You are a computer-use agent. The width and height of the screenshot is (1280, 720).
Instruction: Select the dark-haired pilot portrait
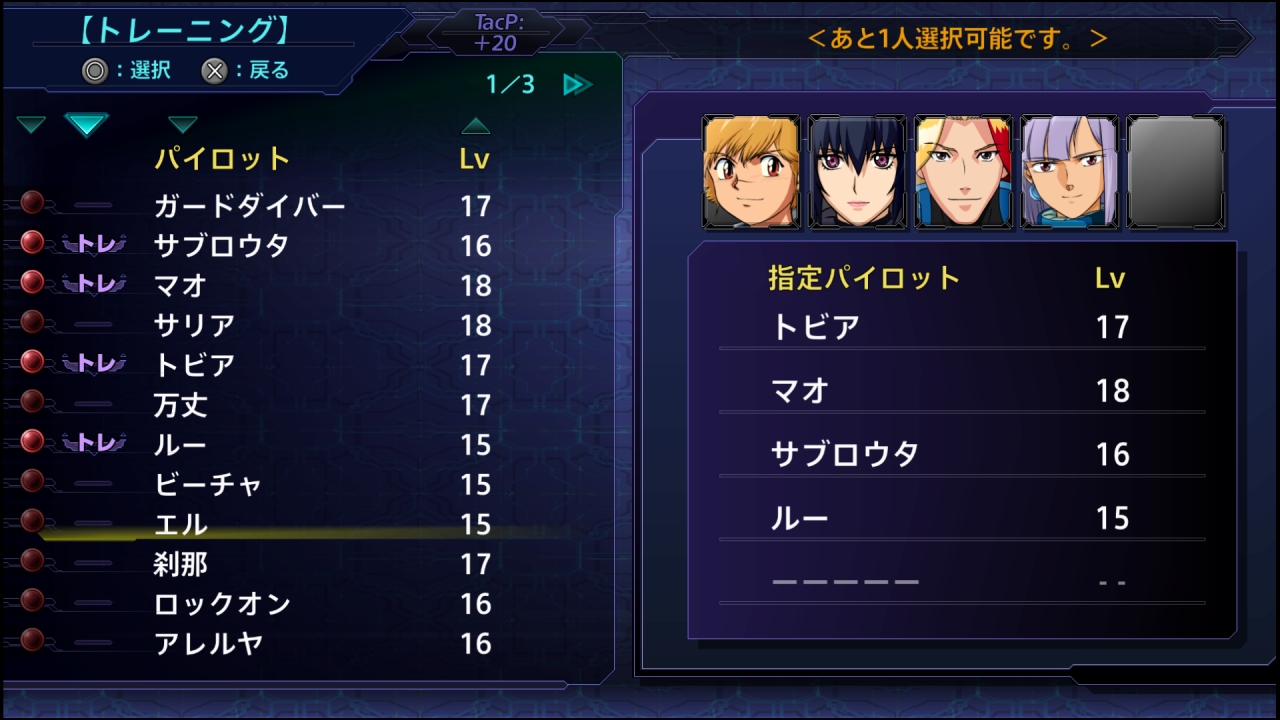[857, 172]
